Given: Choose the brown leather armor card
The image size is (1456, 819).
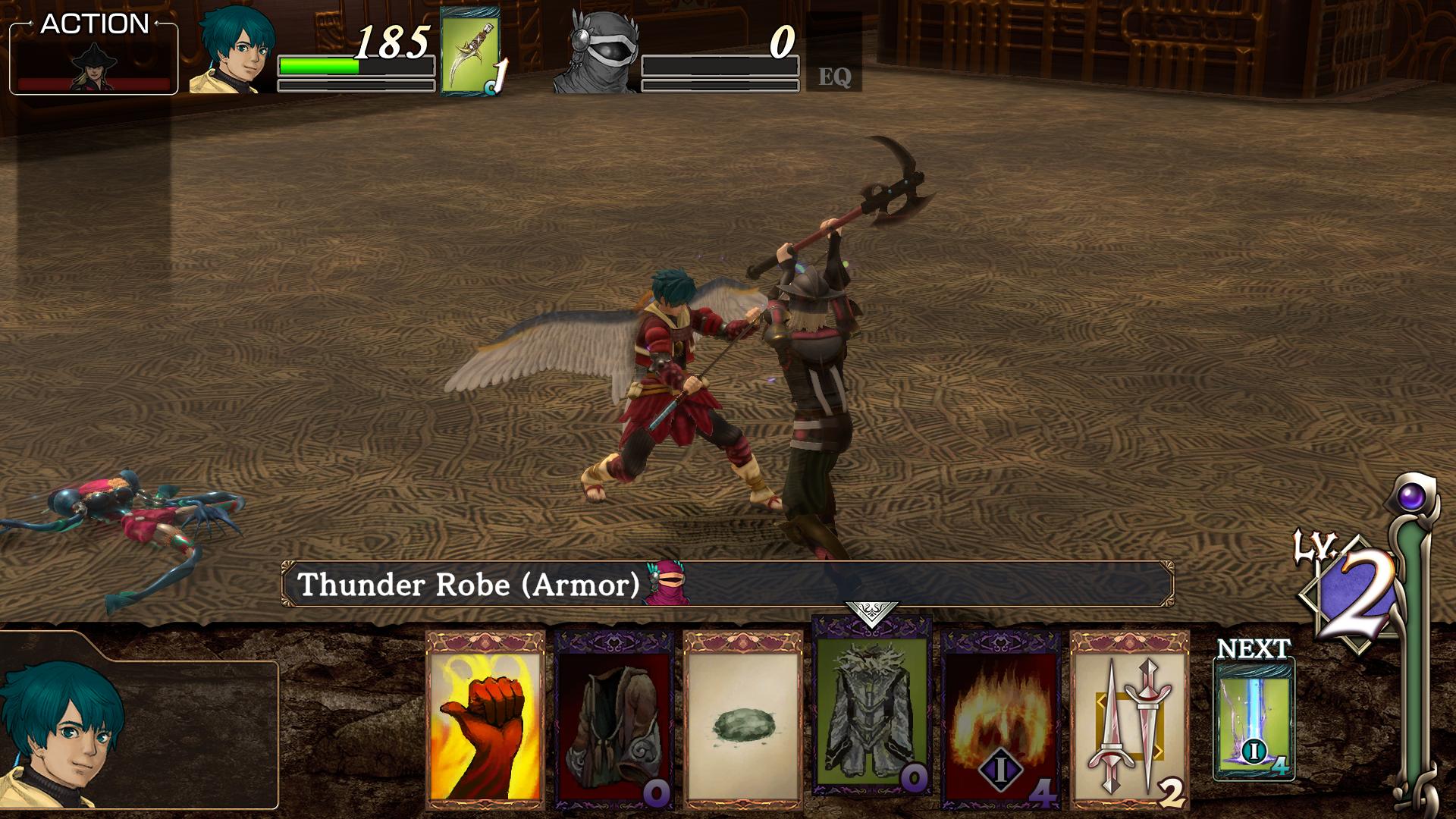Looking at the screenshot, I should 613,719.
